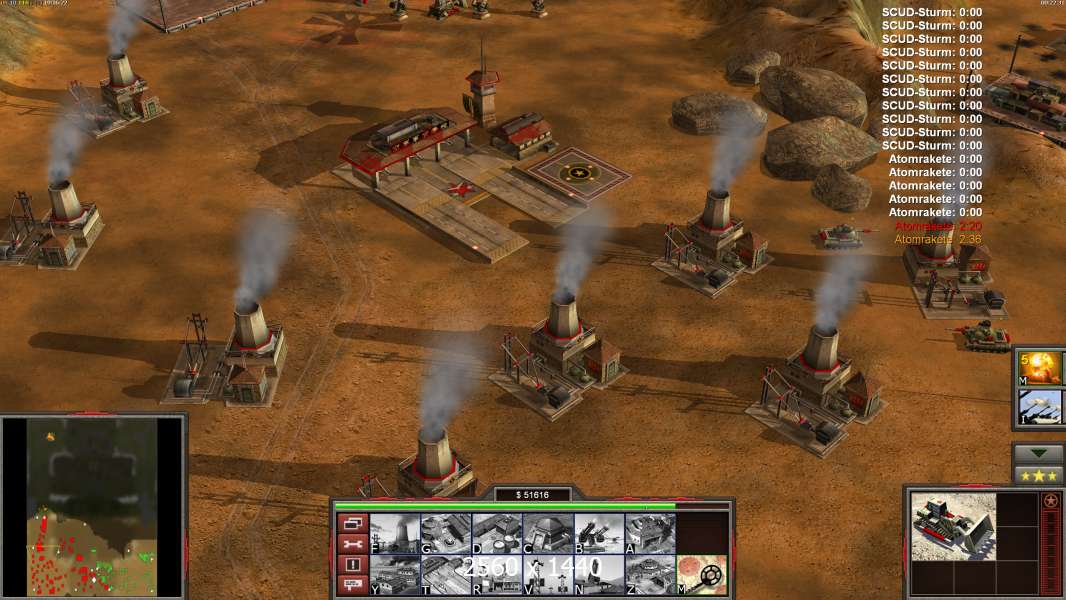Select the build icon marked G
1066x600 pixels.
(446, 534)
